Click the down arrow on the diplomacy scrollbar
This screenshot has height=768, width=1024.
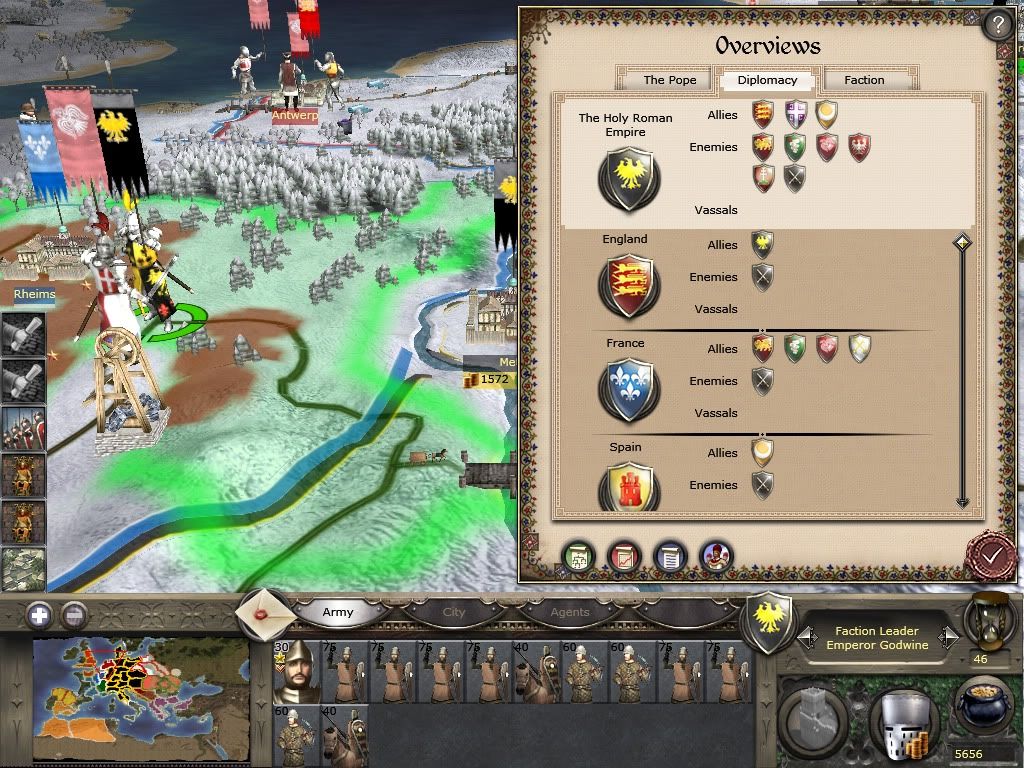pos(962,502)
